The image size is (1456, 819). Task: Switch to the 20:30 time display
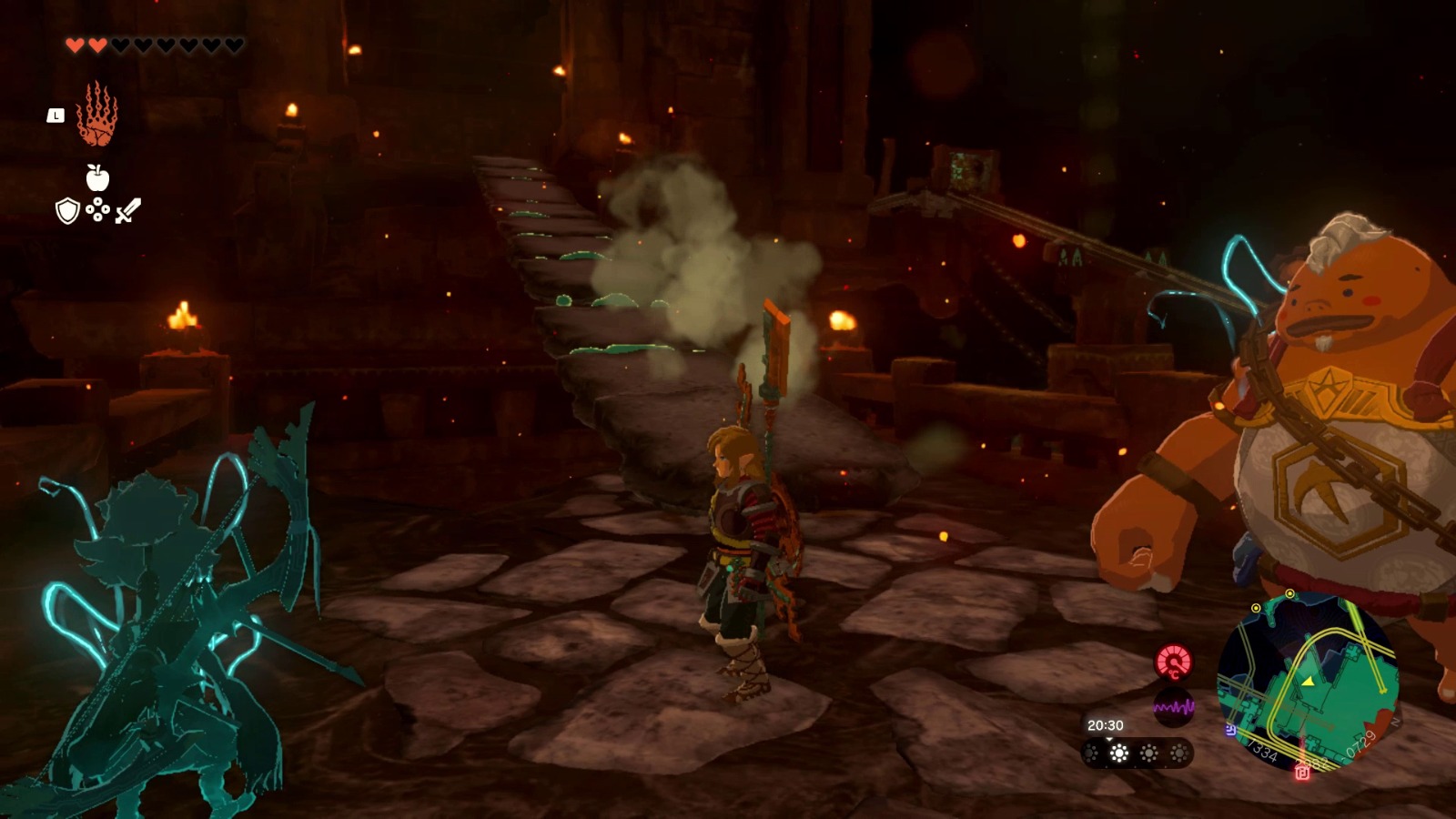tap(1106, 726)
